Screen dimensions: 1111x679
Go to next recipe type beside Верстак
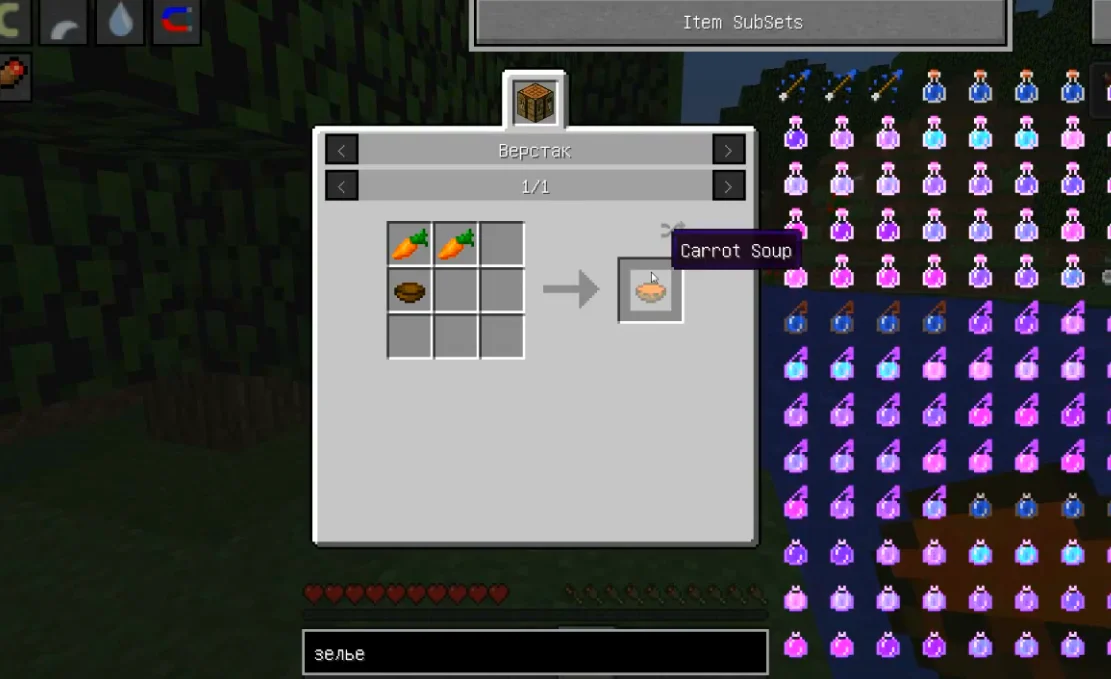tap(728, 151)
